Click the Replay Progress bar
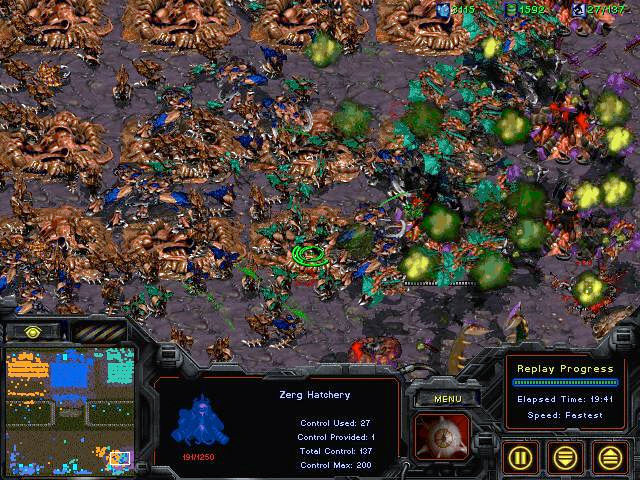 563,382
